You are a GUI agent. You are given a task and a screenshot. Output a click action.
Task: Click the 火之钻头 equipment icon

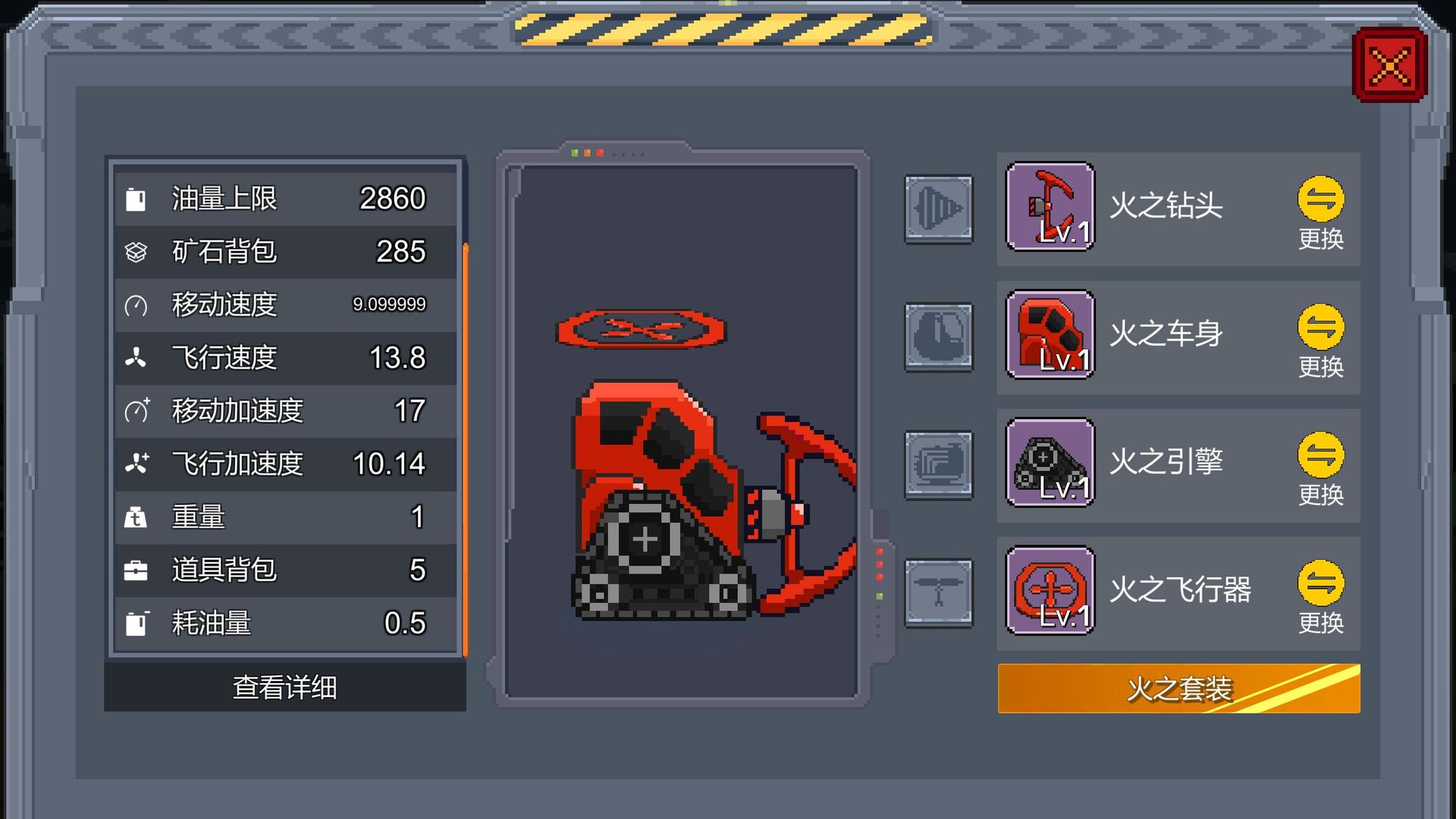(1050, 206)
